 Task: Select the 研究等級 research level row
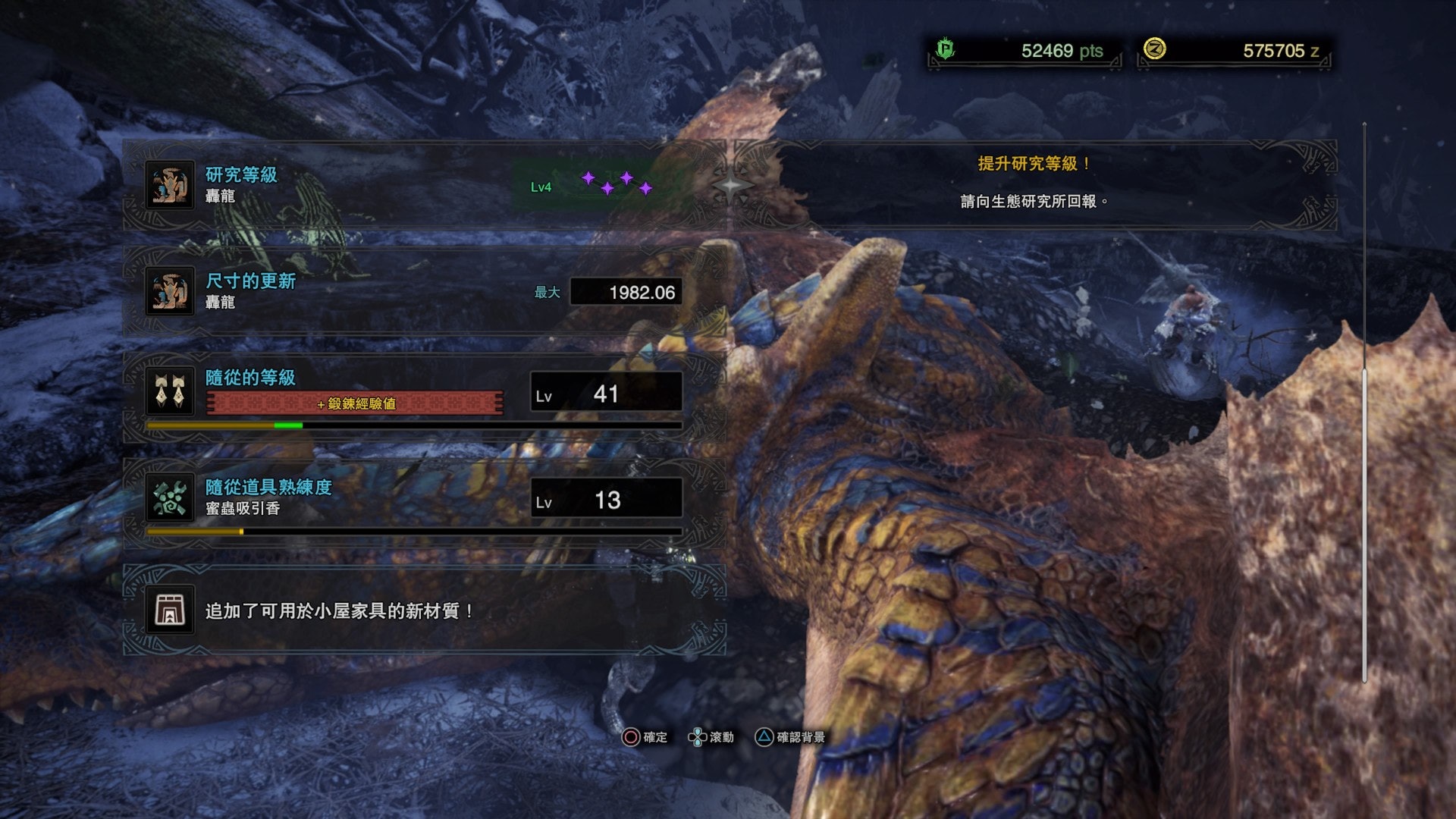[x=425, y=185]
